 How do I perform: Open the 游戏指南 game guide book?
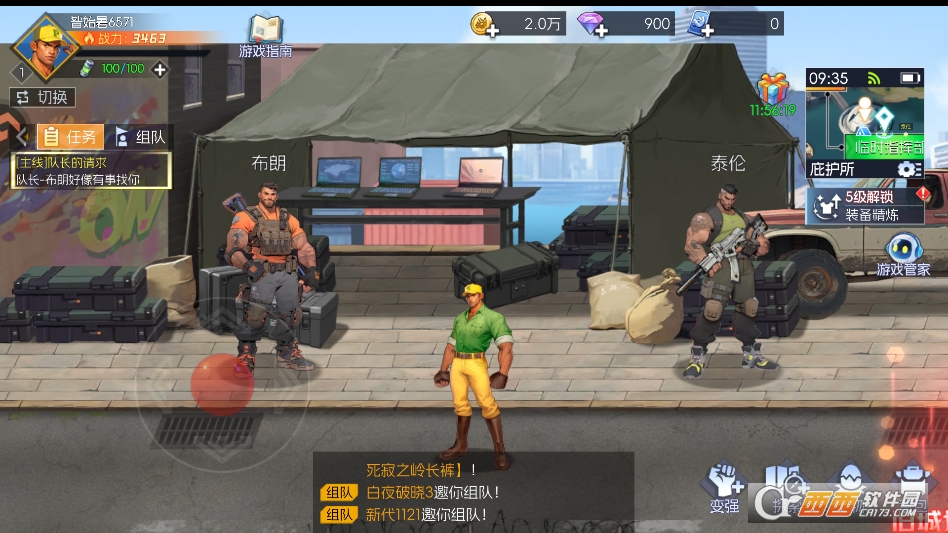[x=265, y=35]
